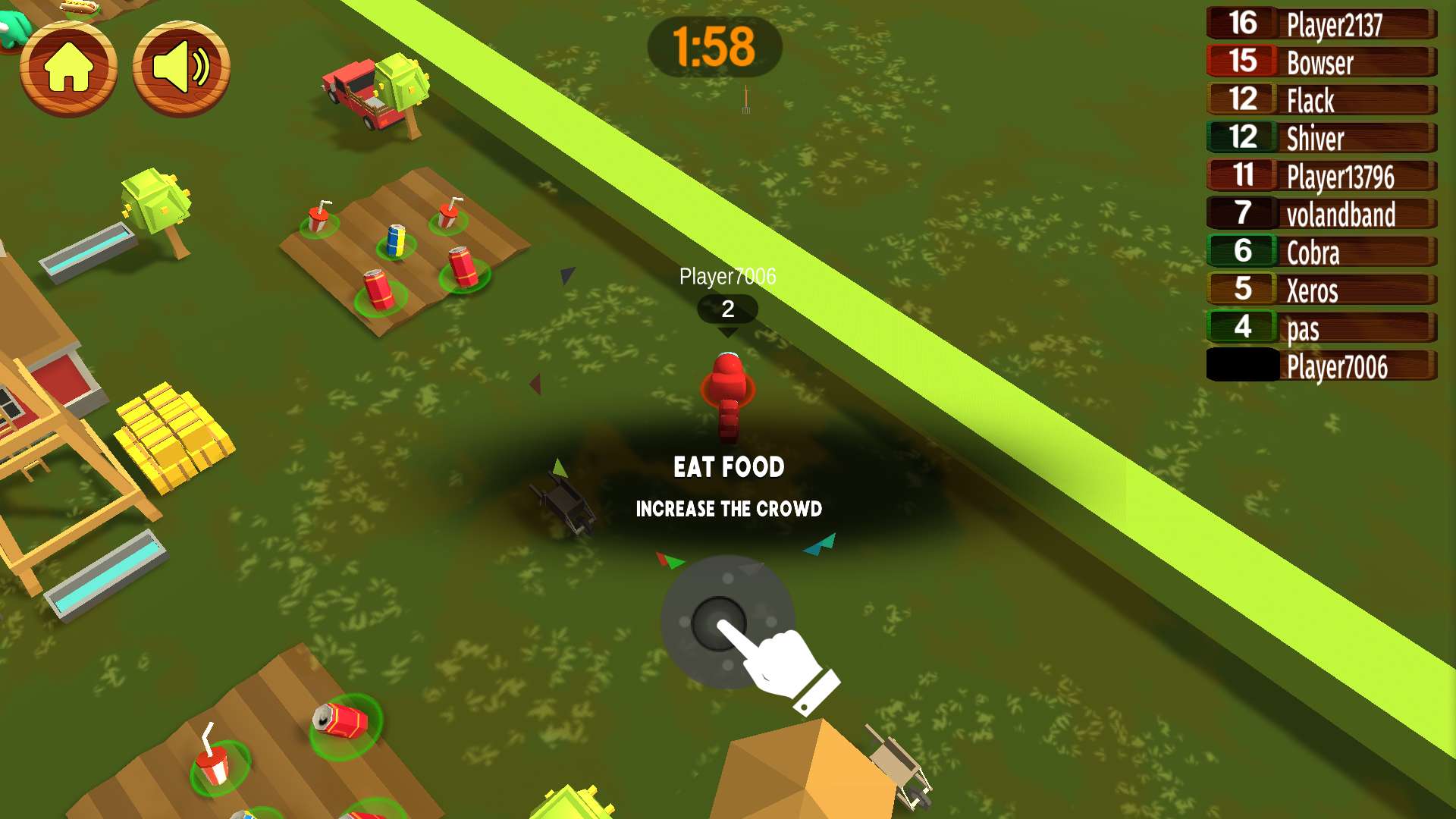
Task: Choose the Flack leaderboard entry
Action: tap(1321, 100)
